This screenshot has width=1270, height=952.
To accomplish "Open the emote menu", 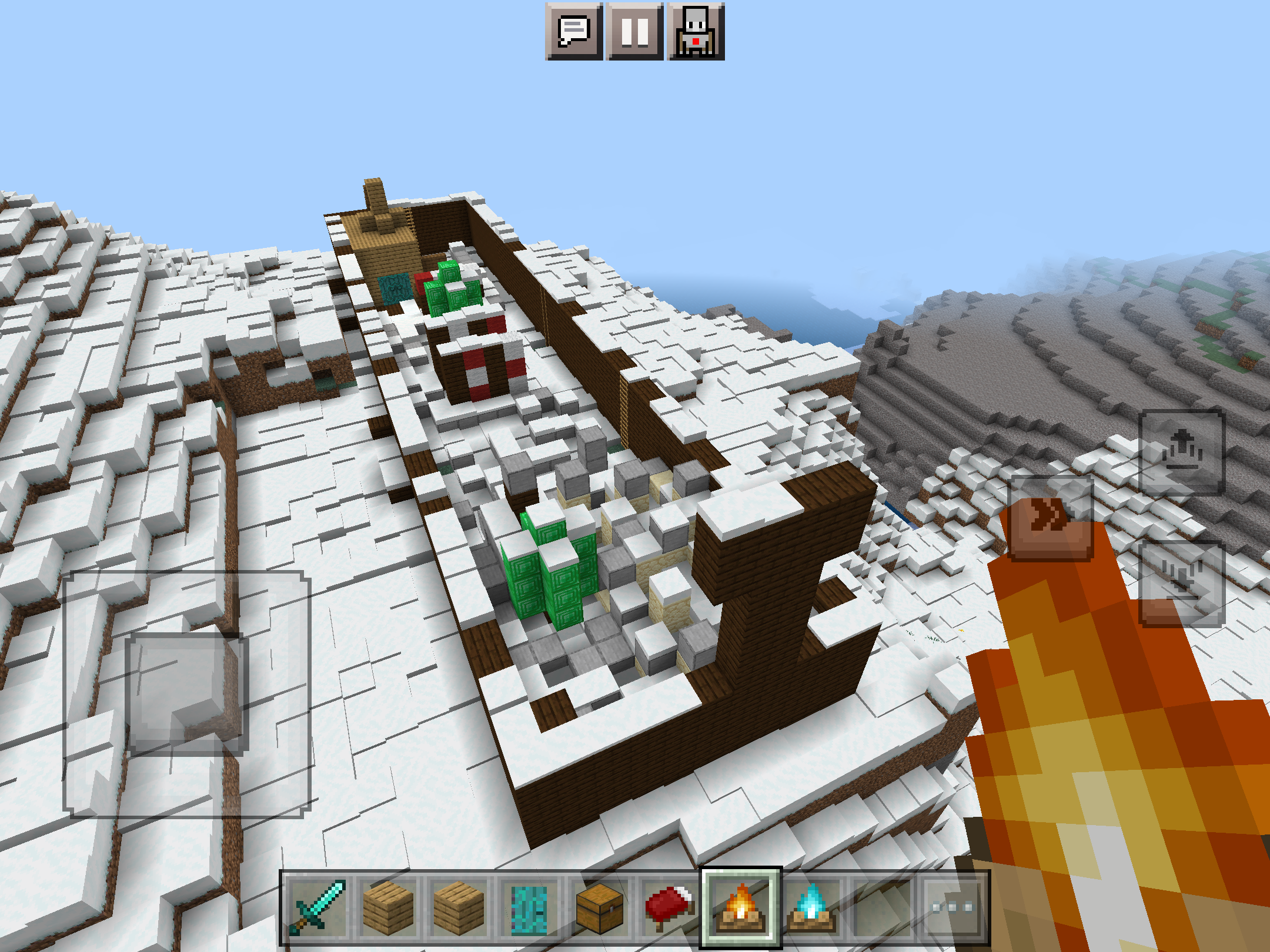I will pos(696,31).
